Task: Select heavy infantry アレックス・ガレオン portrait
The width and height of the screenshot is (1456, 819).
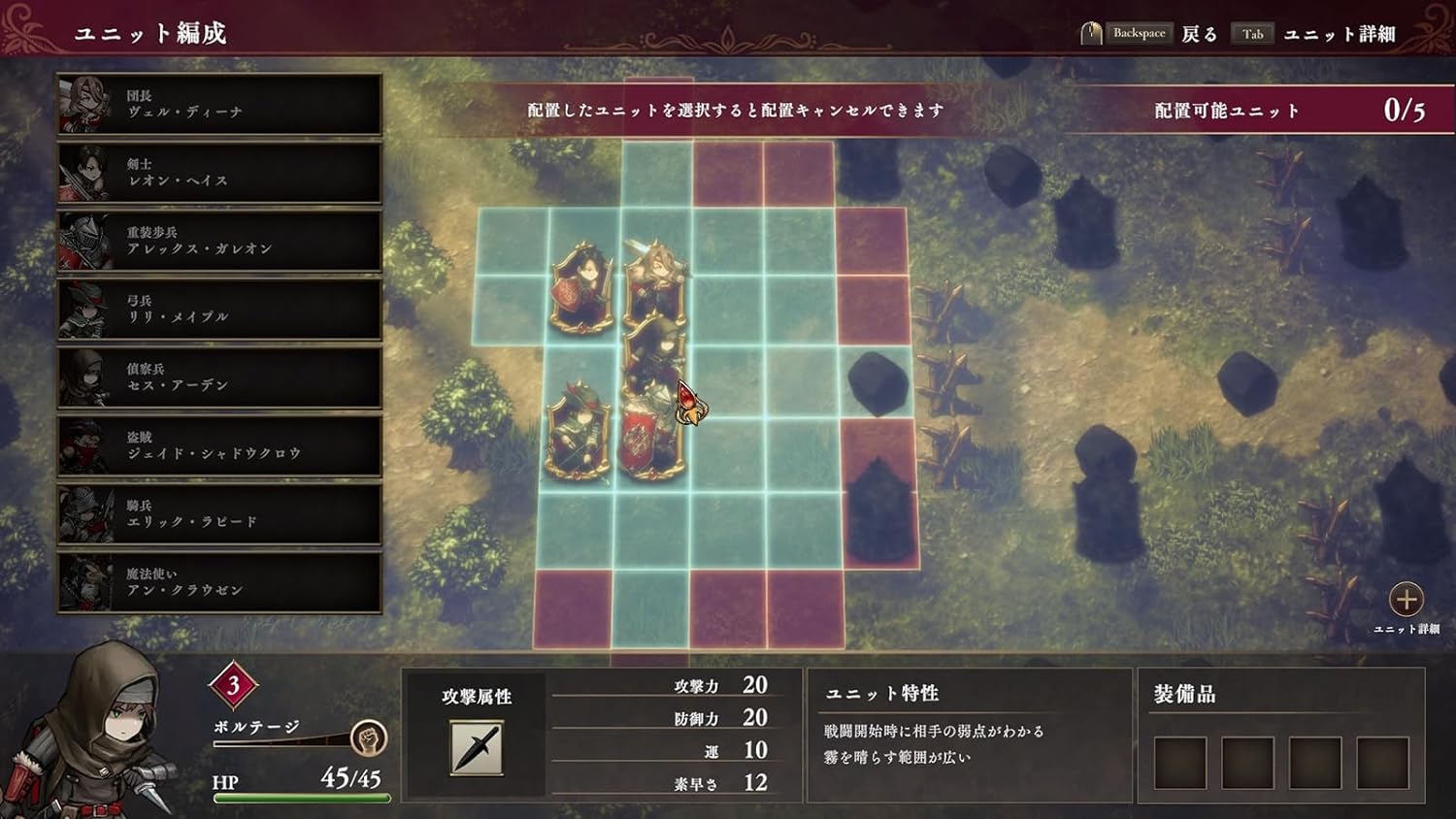Action: [x=218, y=240]
